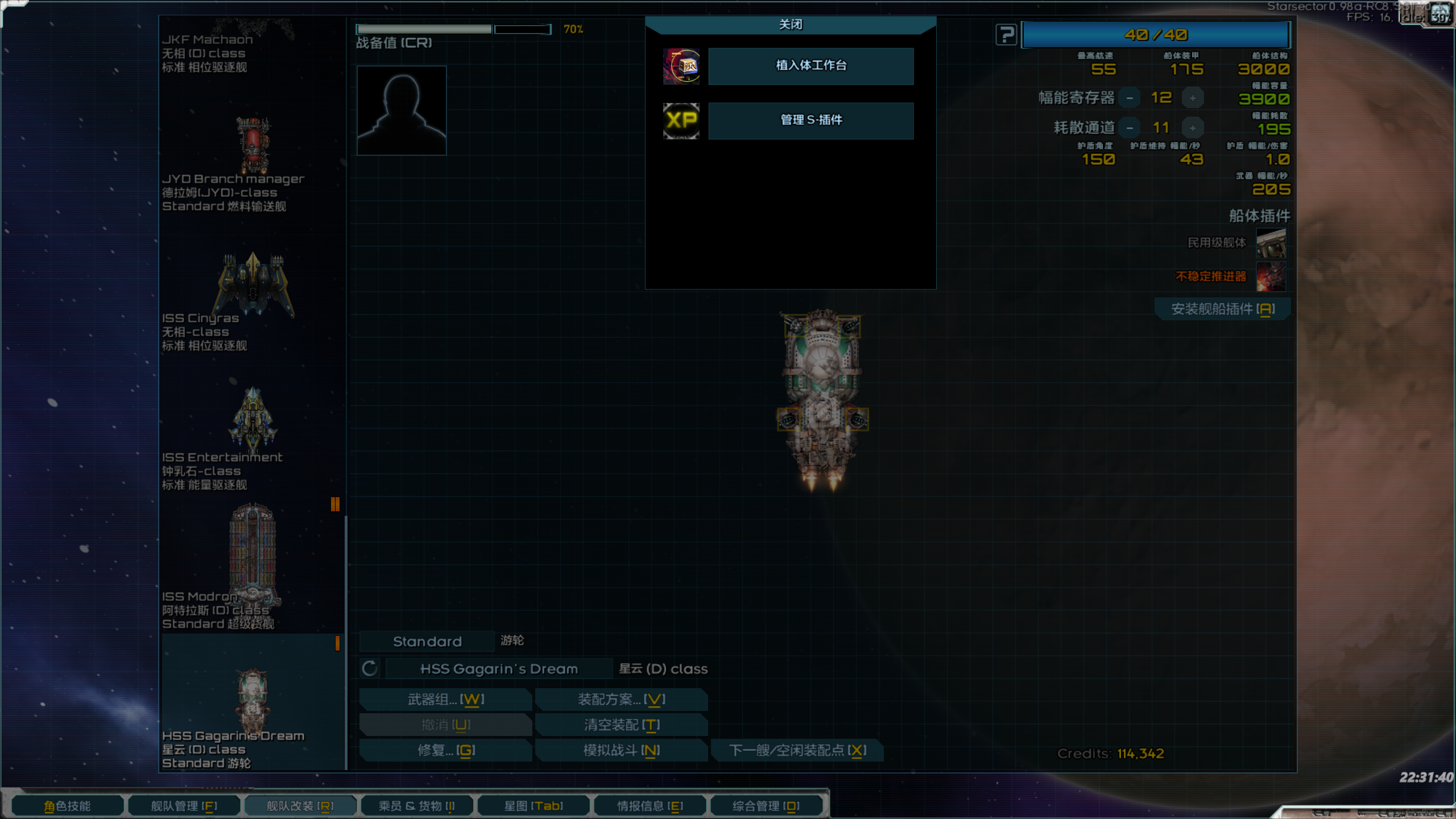
Task: Switch to 角色技能 character skills tab
Action: pos(67,806)
